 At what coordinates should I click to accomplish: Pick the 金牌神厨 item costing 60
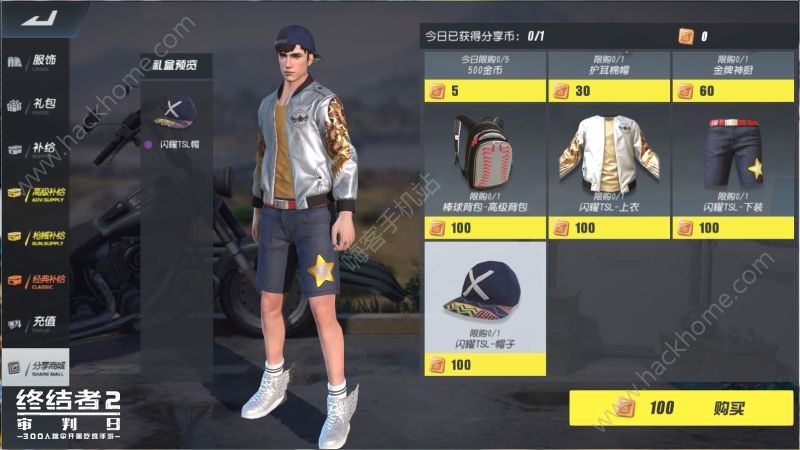pyautogui.click(x=732, y=76)
